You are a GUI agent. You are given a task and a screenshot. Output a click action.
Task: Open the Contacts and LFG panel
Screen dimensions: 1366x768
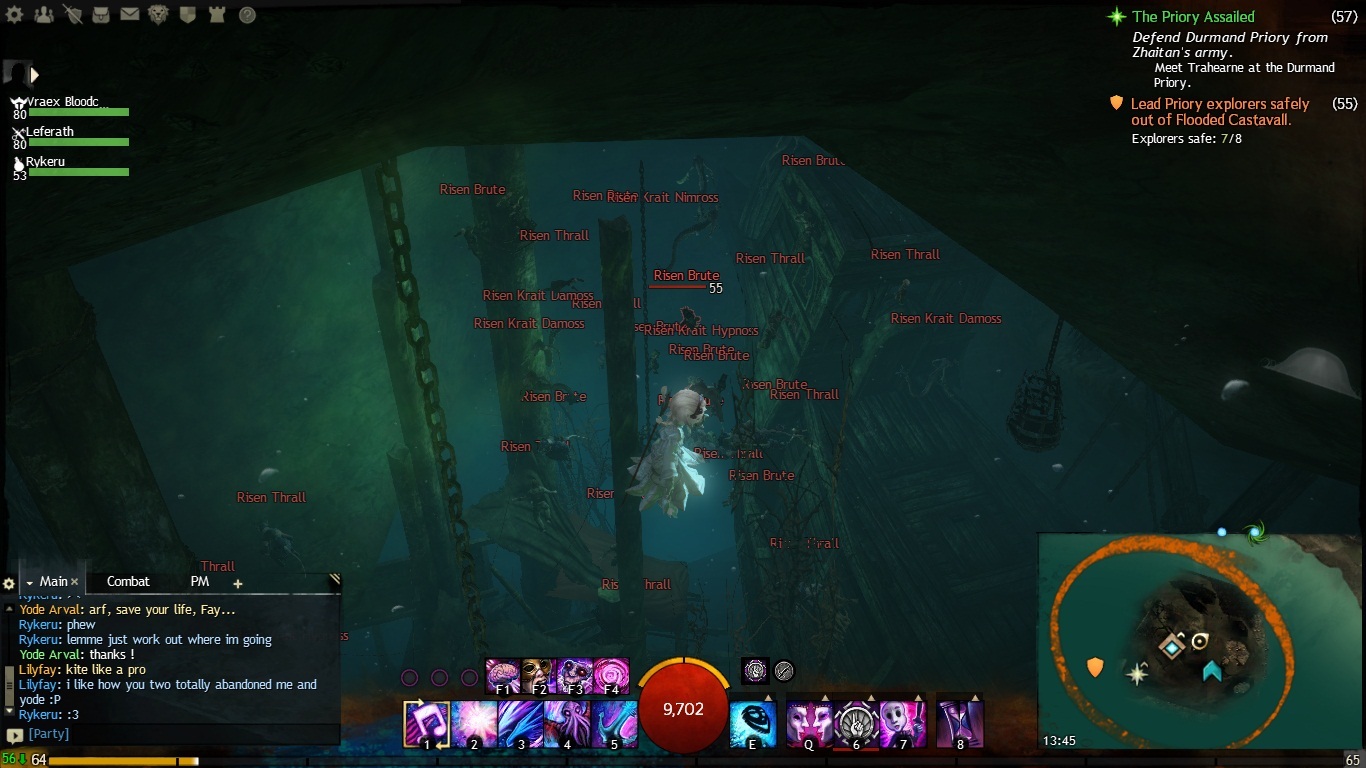[43, 15]
